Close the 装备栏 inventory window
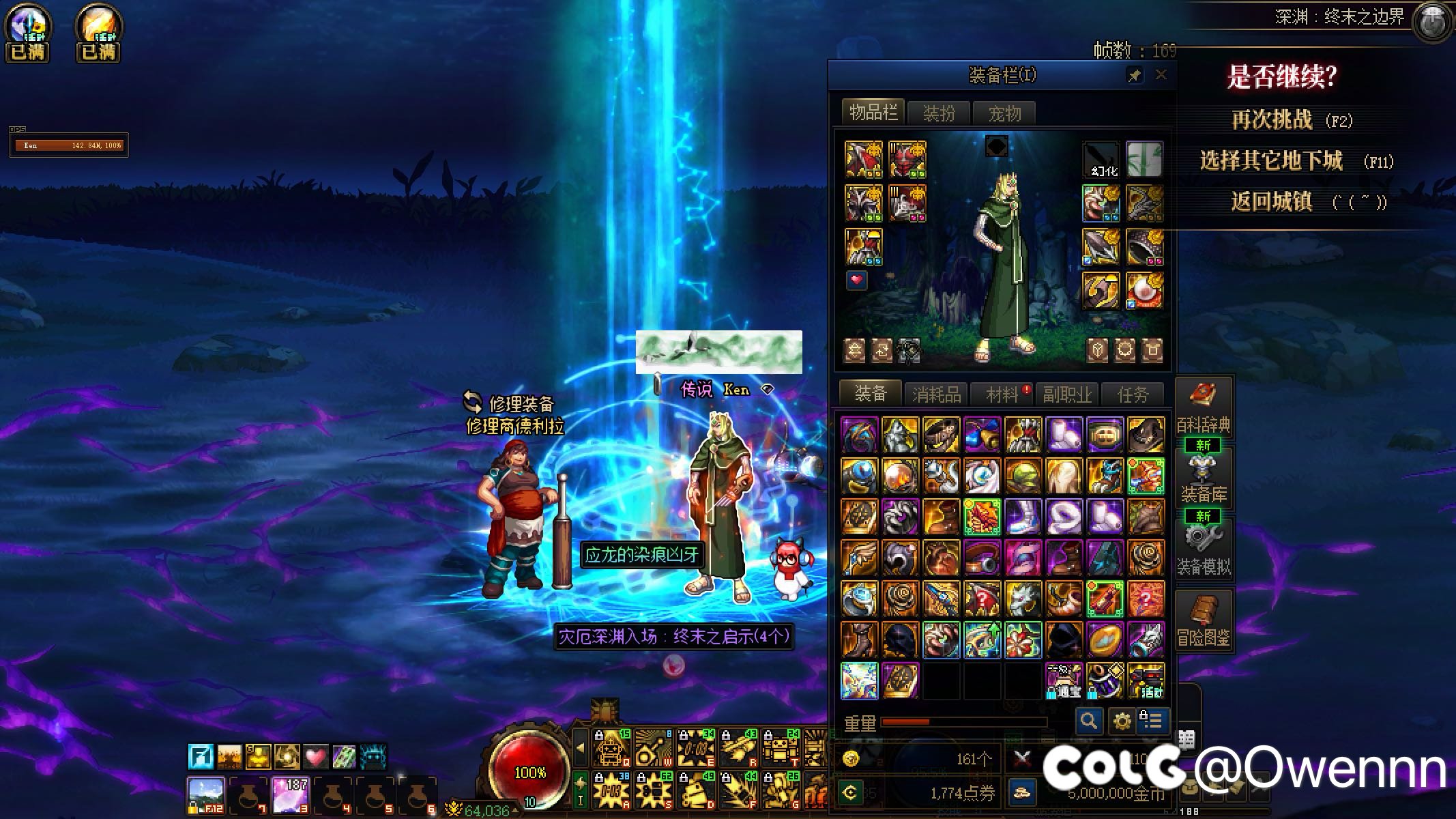Image resolution: width=1456 pixels, height=819 pixels. tap(1161, 75)
